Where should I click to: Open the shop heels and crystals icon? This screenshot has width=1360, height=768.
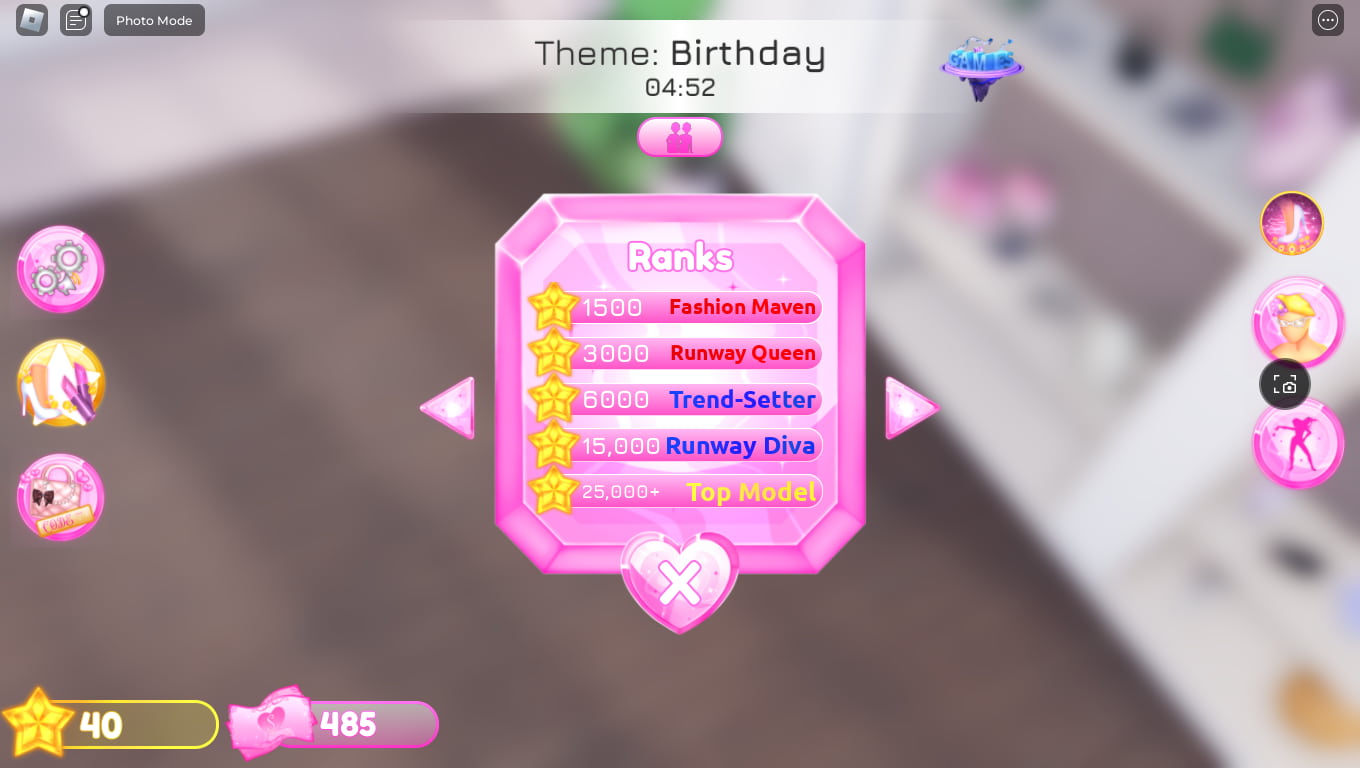(60, 383)
